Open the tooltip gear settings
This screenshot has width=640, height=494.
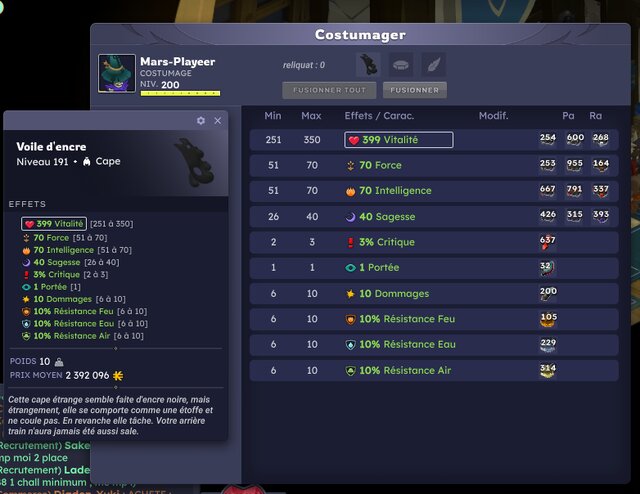(201, 120)
